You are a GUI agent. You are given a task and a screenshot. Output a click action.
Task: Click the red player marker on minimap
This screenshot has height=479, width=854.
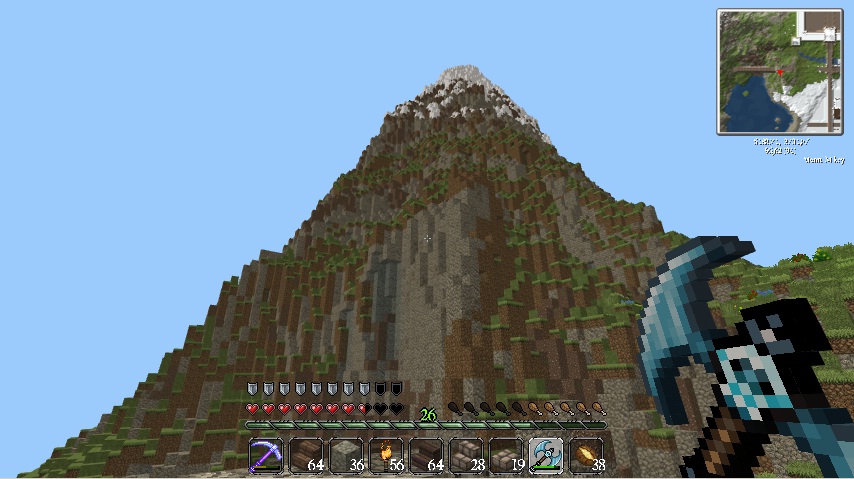[x=780, y=72]
